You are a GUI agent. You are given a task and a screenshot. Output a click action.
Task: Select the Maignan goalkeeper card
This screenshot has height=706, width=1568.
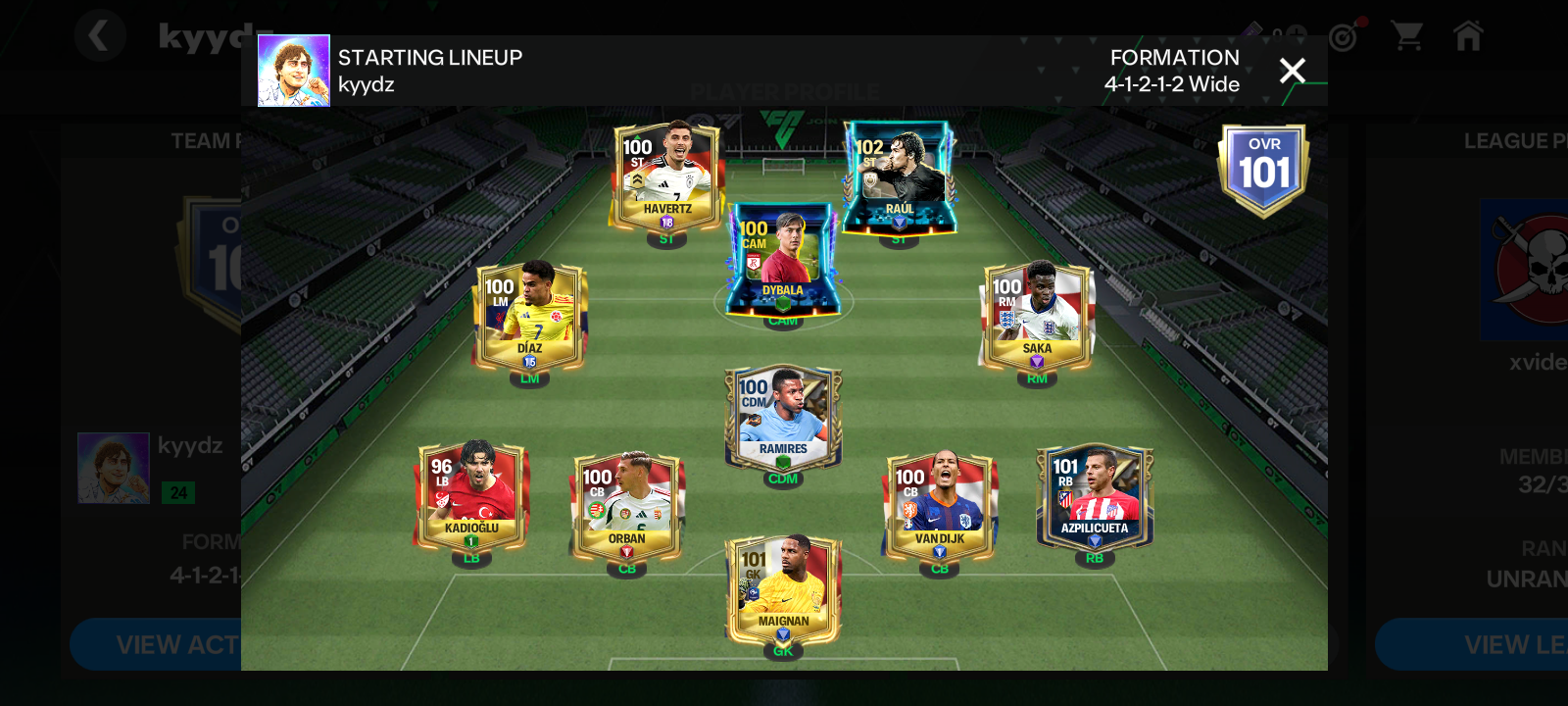click(782, 588)
